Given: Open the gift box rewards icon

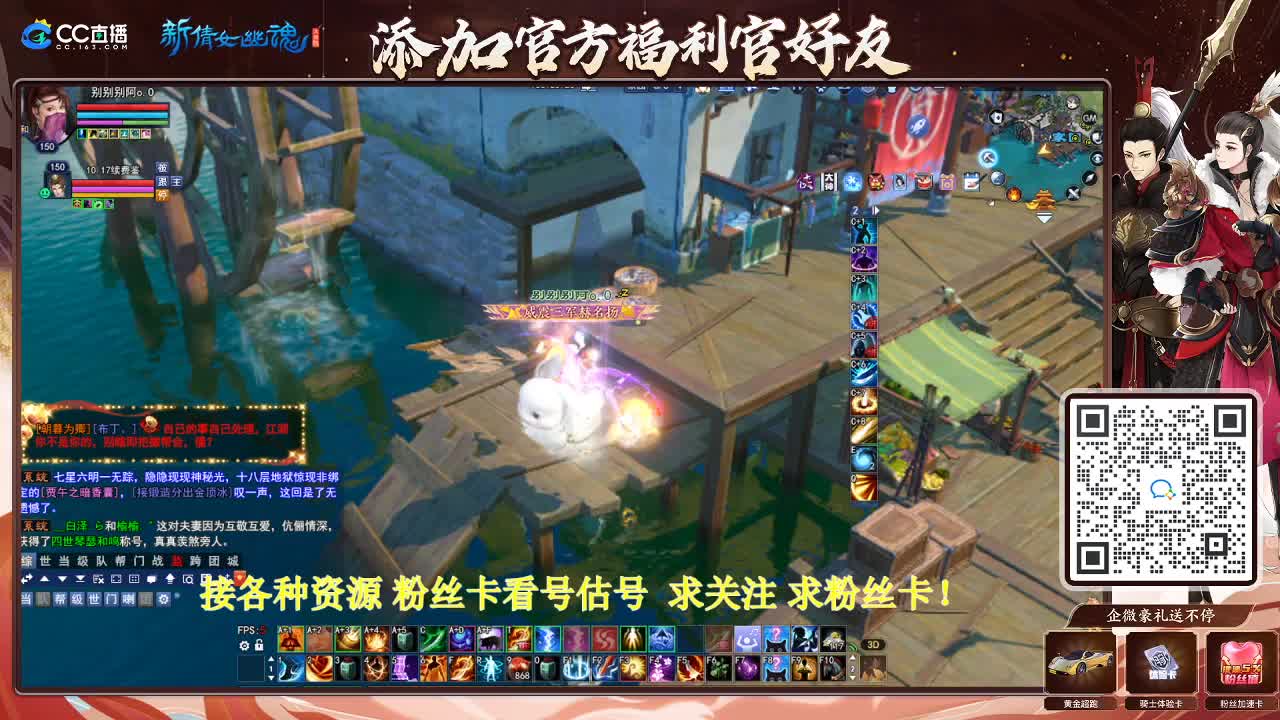Looking at the screenshot, I should (948, 182).
